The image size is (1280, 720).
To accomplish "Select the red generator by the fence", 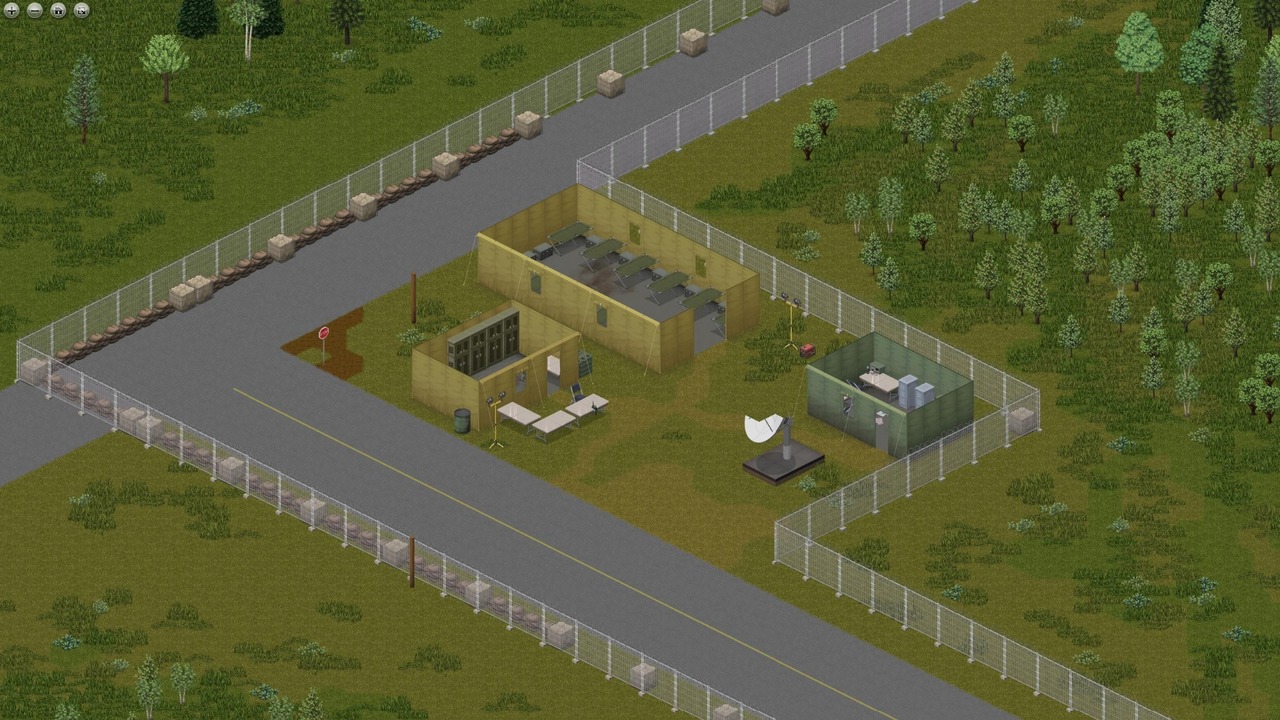I will click(807, 350).
